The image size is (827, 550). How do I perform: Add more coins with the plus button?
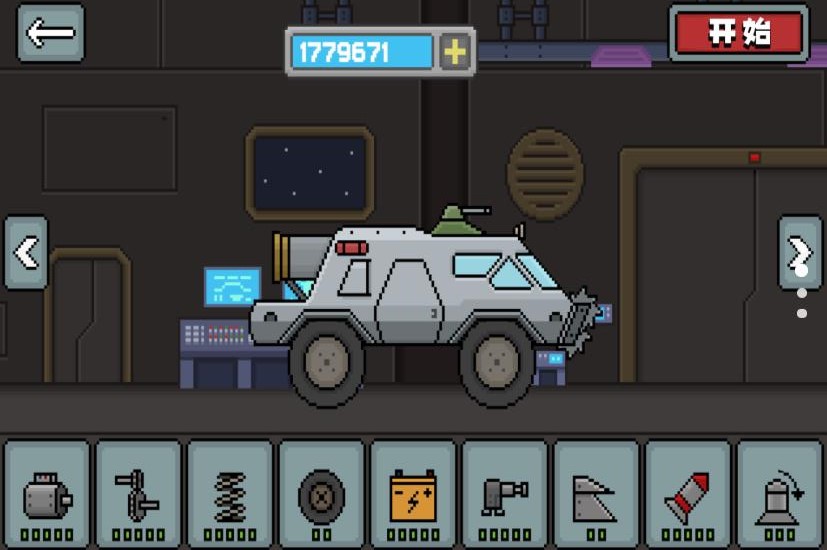(x=455, y=52)
